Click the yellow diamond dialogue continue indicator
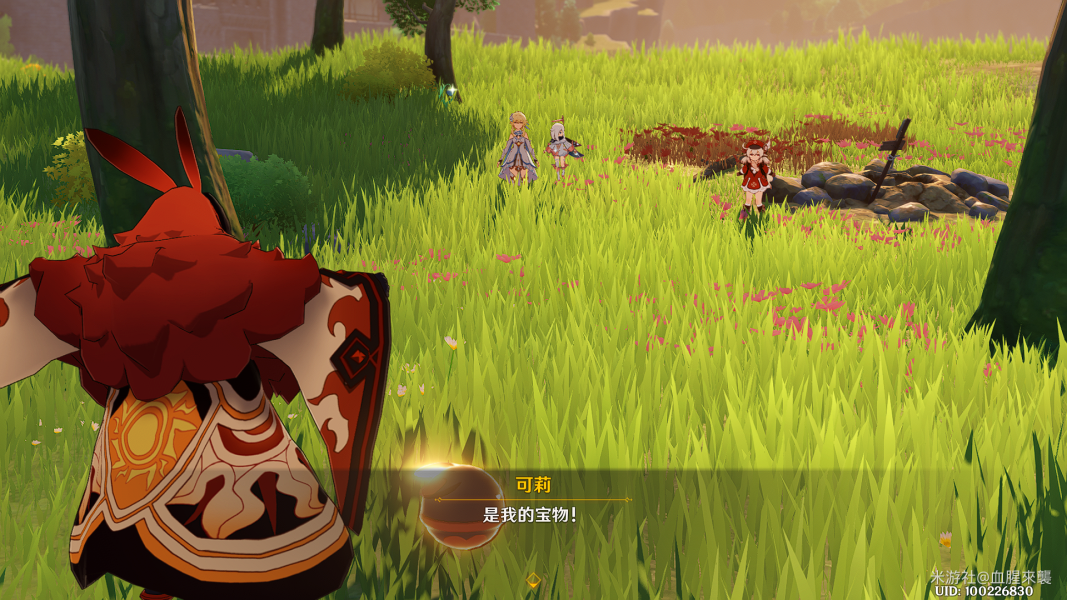Viewport: 1067px width, 600px height. click(534, 579)
